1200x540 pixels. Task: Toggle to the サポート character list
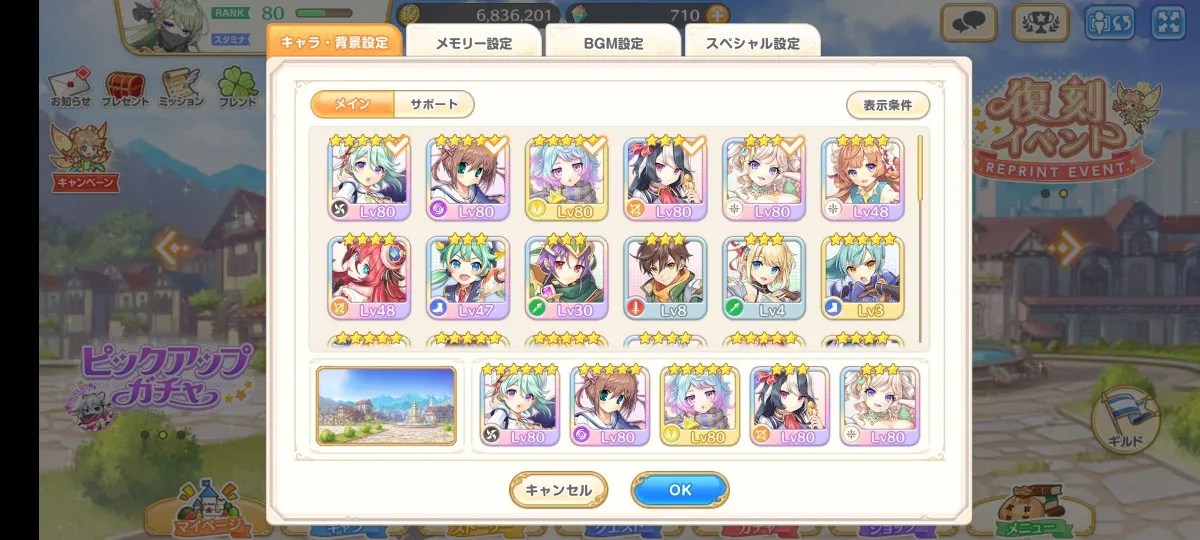click(434, 104)
